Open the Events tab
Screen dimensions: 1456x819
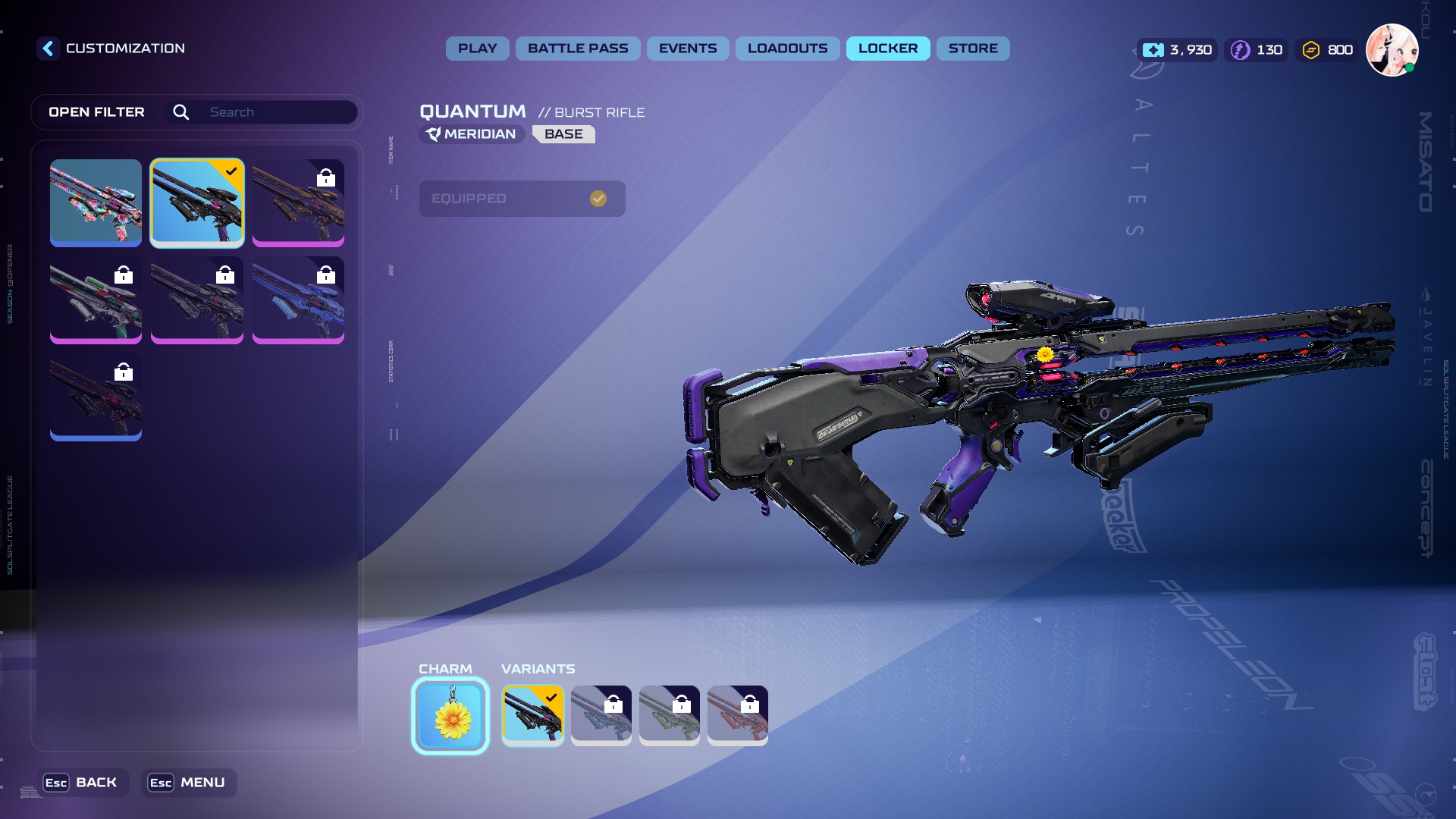coord(687,49)
